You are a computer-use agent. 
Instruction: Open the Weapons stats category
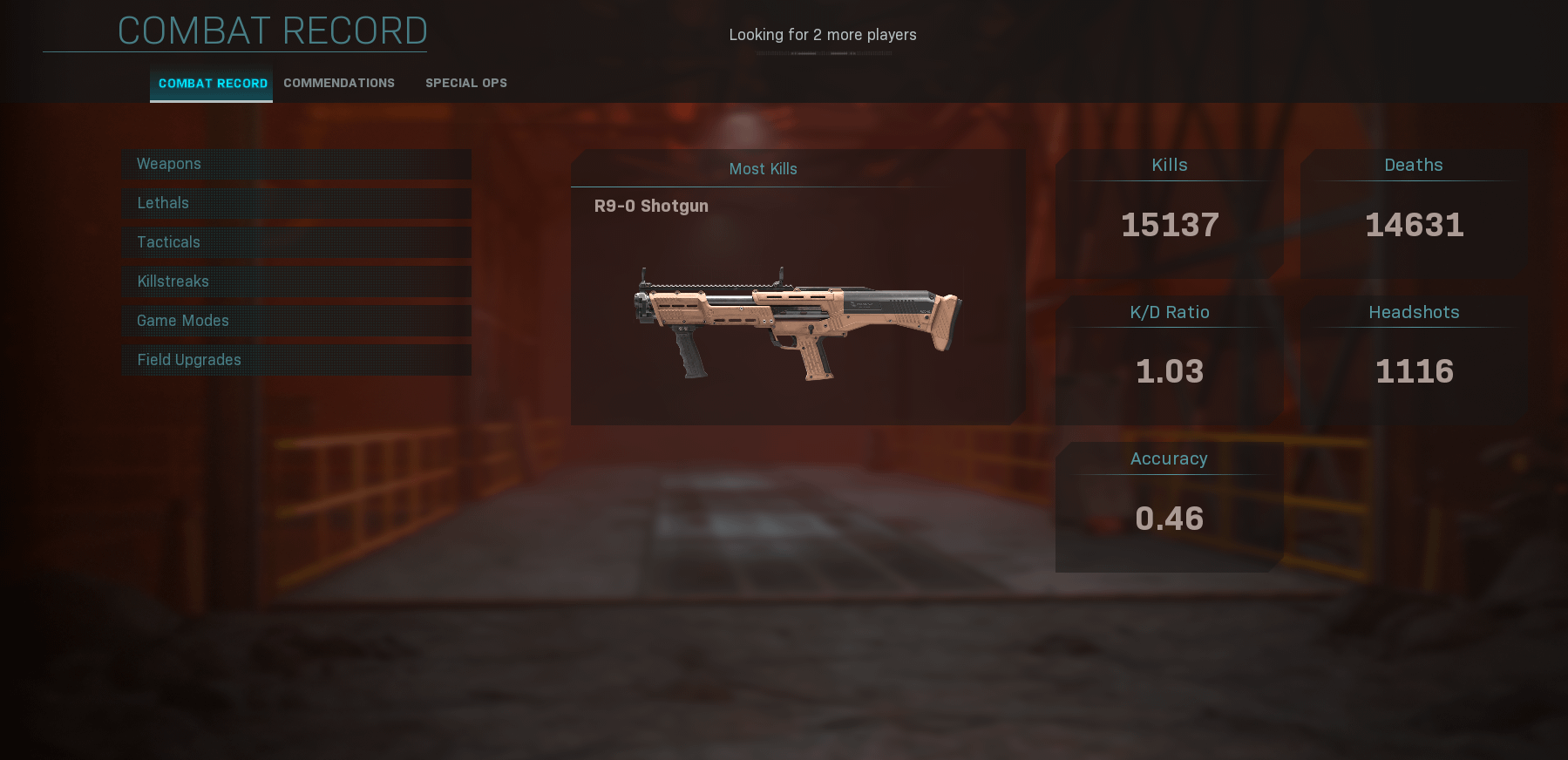(296, 164)
